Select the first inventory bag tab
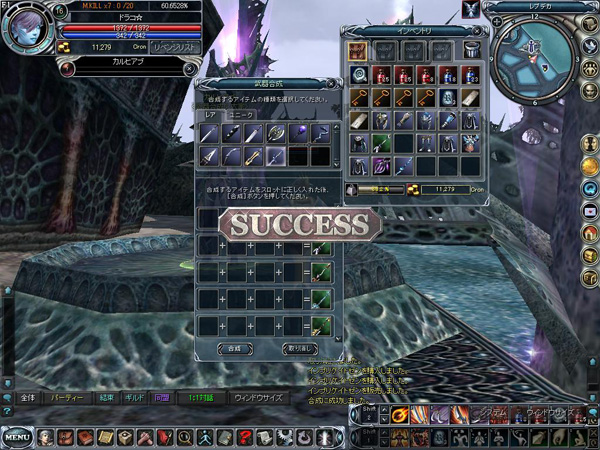 click(358, 50)
